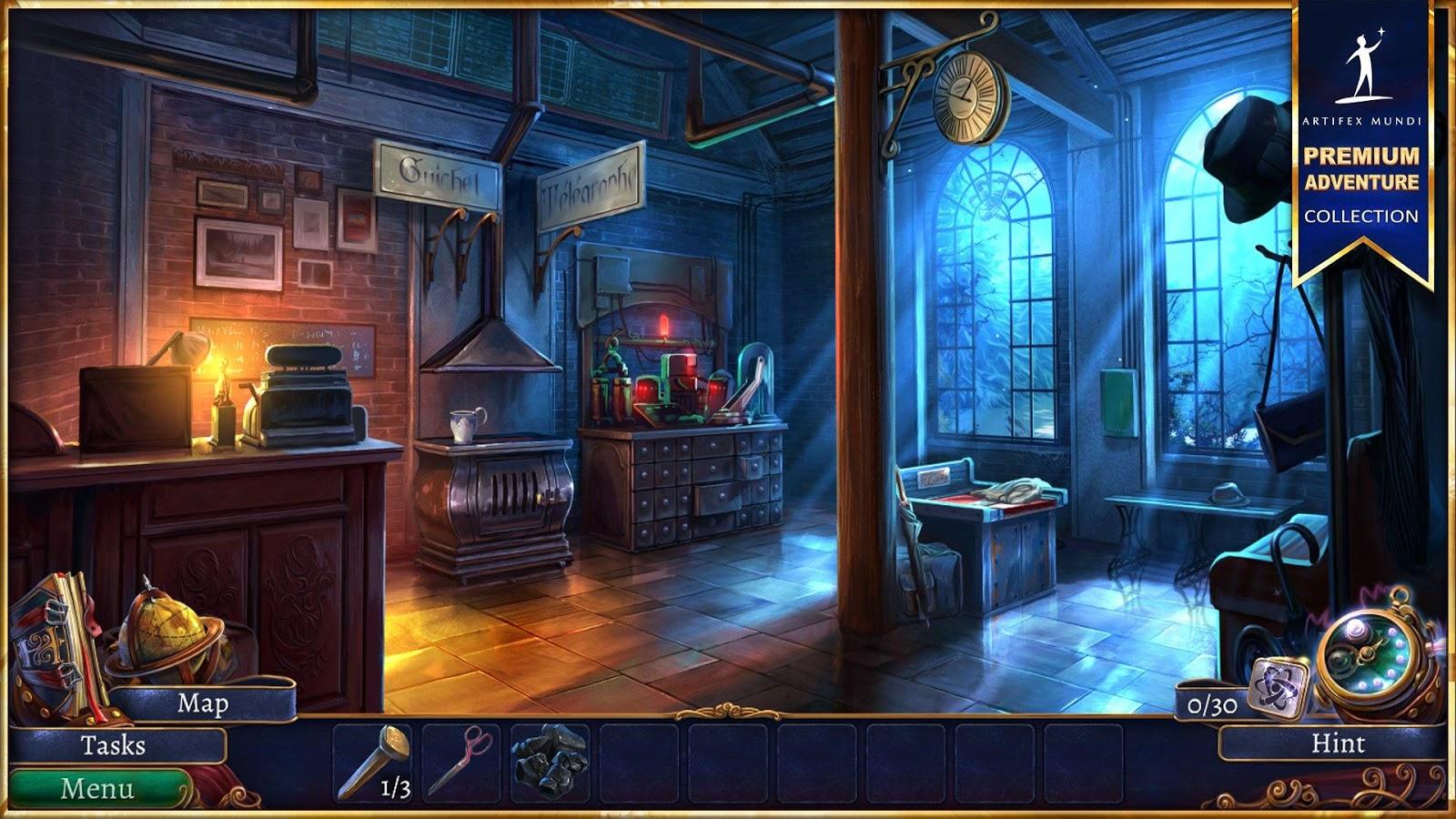Open the Tasks list

(x=114, y=745)
